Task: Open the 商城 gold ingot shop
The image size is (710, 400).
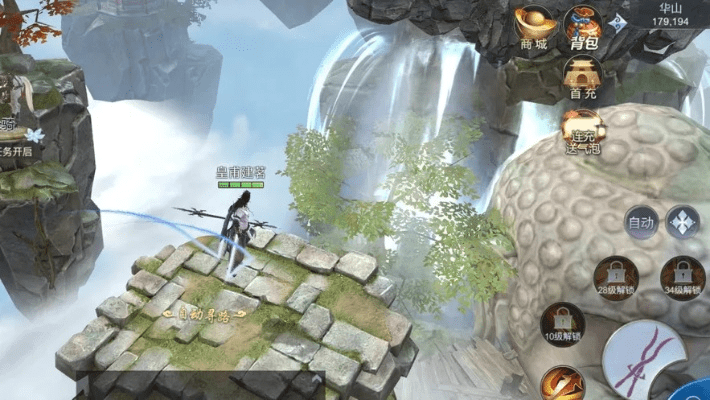Action: pyautogui.click(x=533, y=26)
